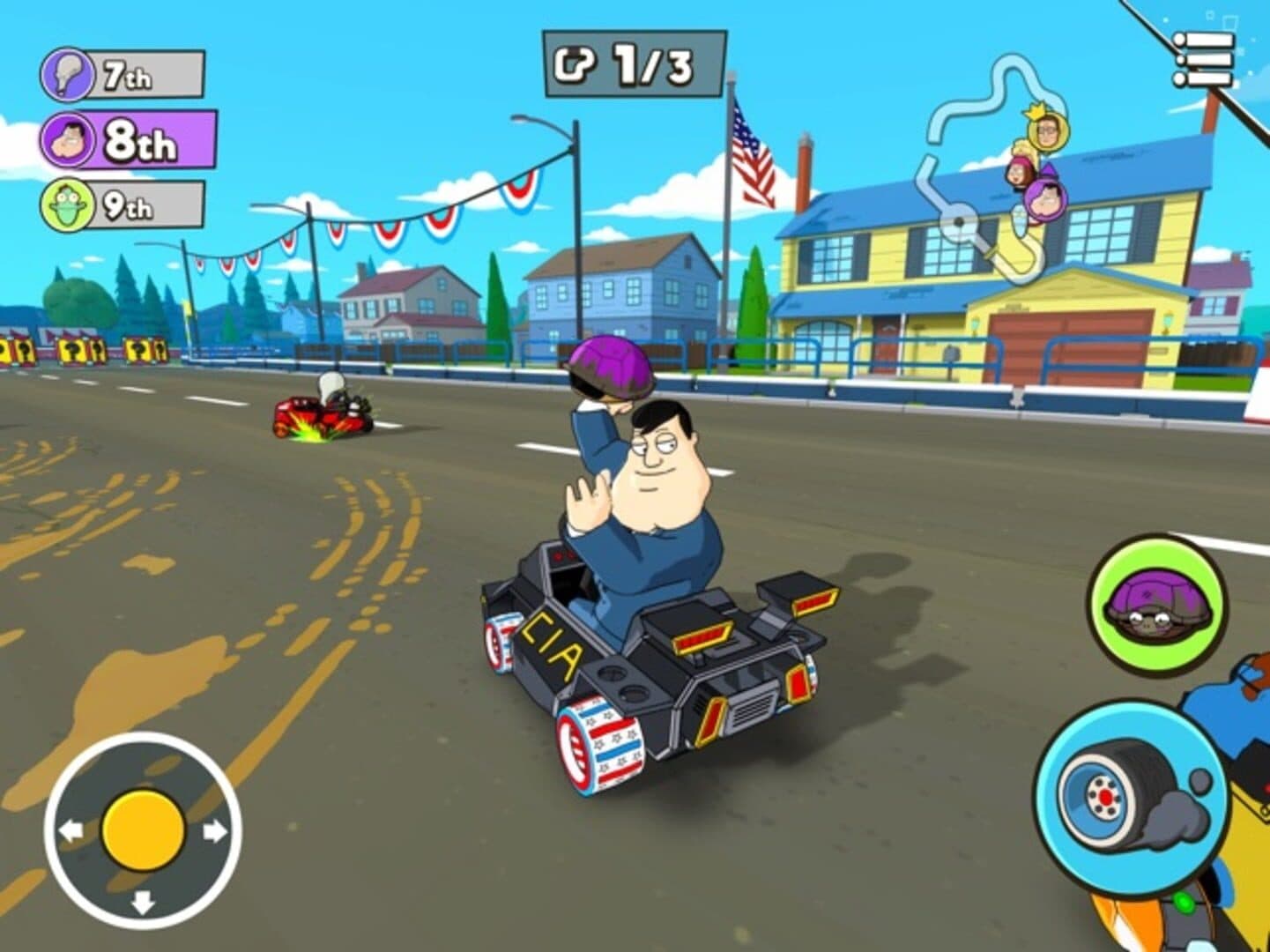Tap the down arrow on joystick
This screenshot has height=952, width=1270.
click(143, 902)
